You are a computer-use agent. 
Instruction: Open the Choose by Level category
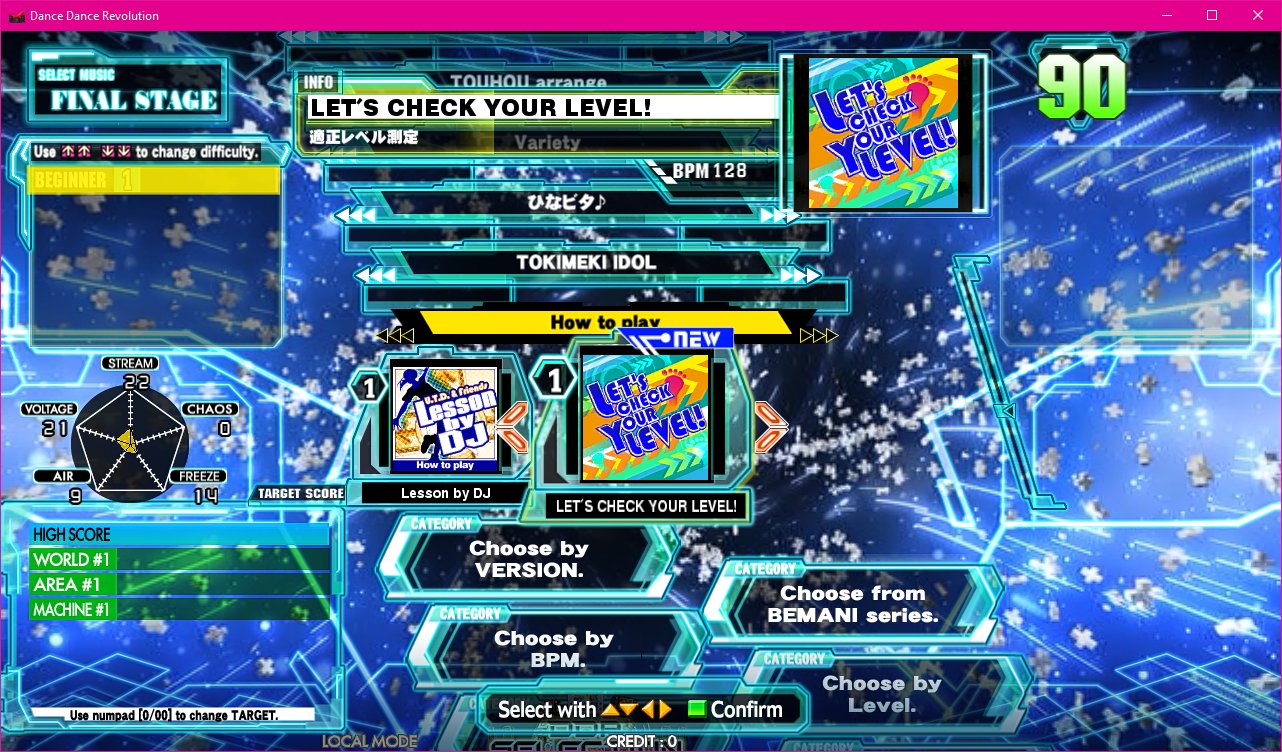pyautogui.click(x=881, y=693)
